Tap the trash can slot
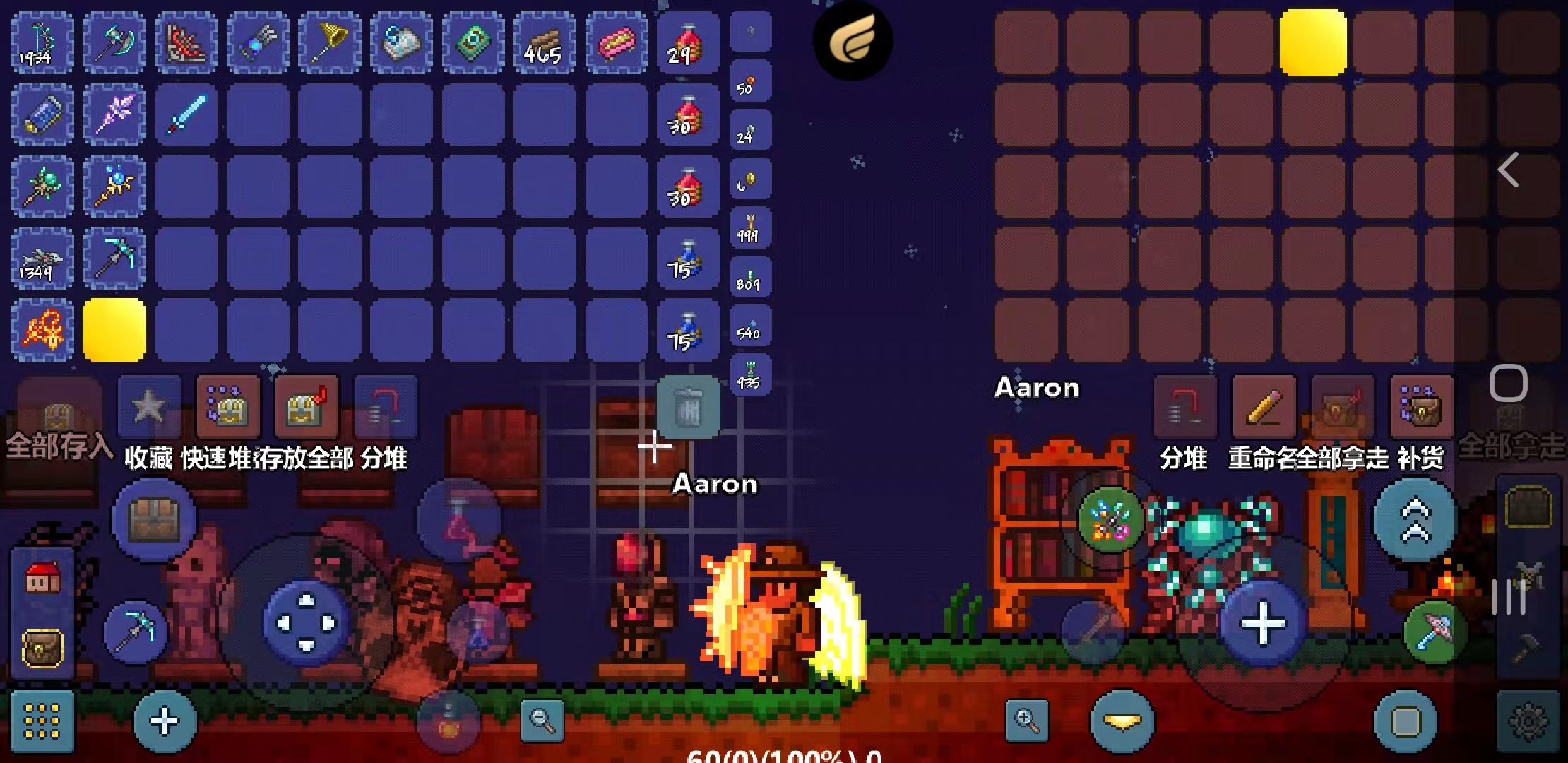 [688, 408]
